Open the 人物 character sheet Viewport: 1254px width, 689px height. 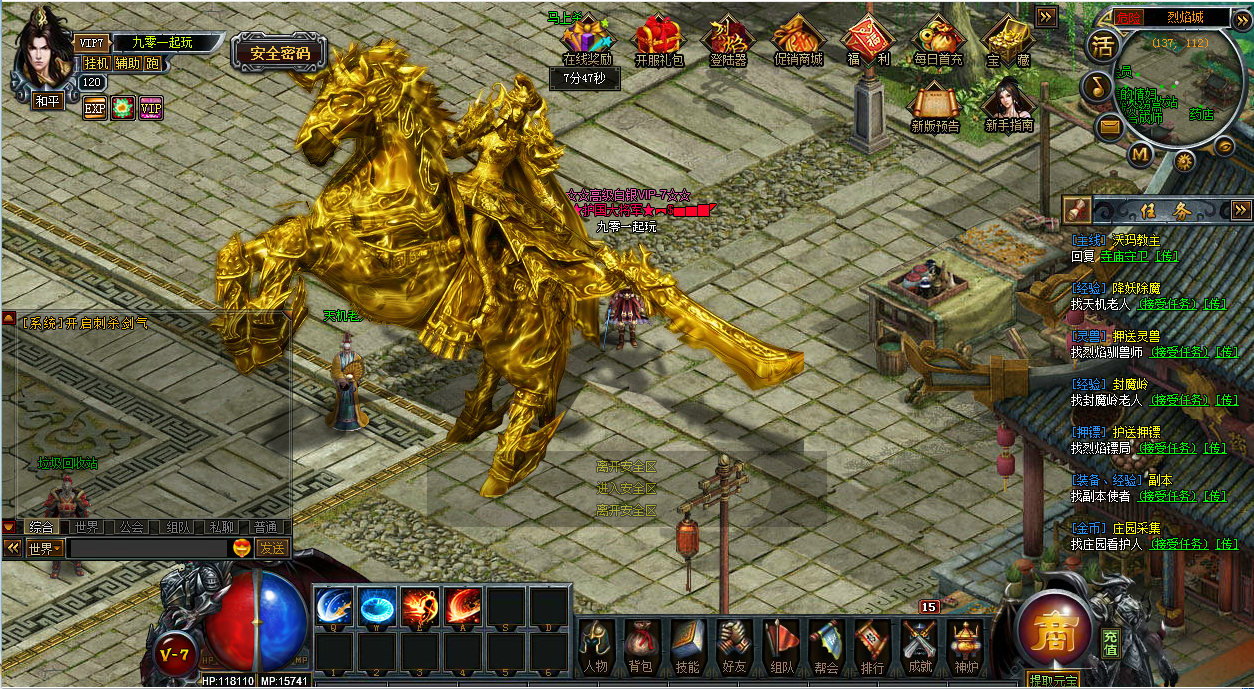coord(596,645)
